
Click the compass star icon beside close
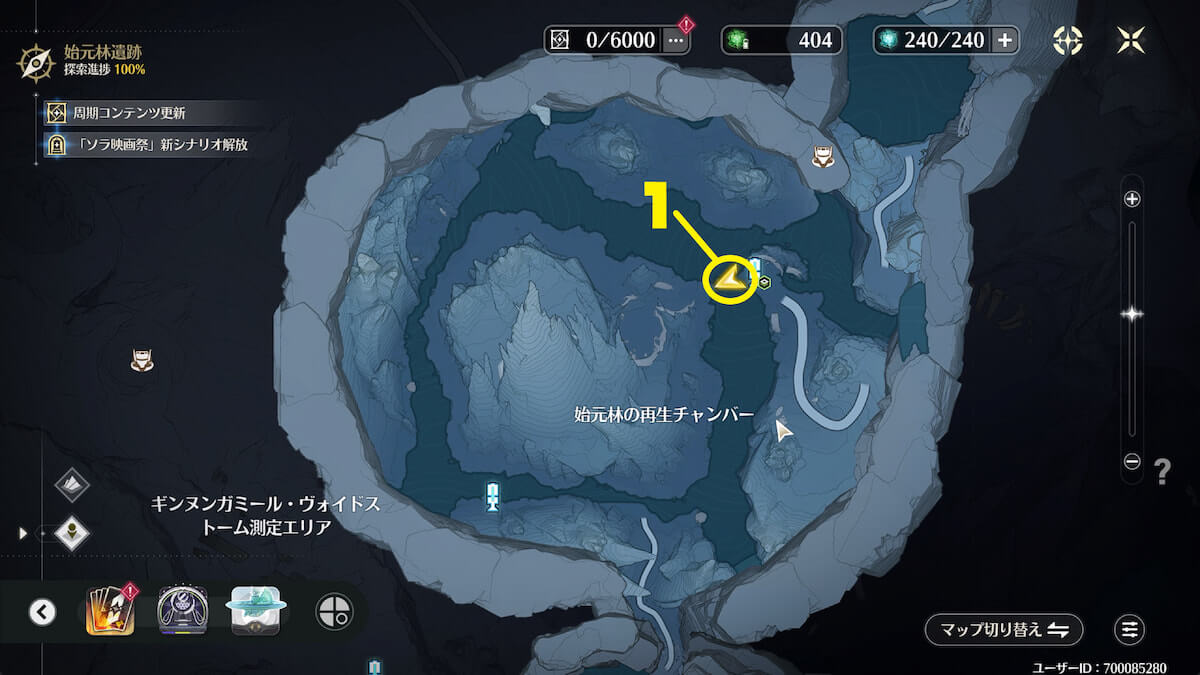click(1069, 40)
